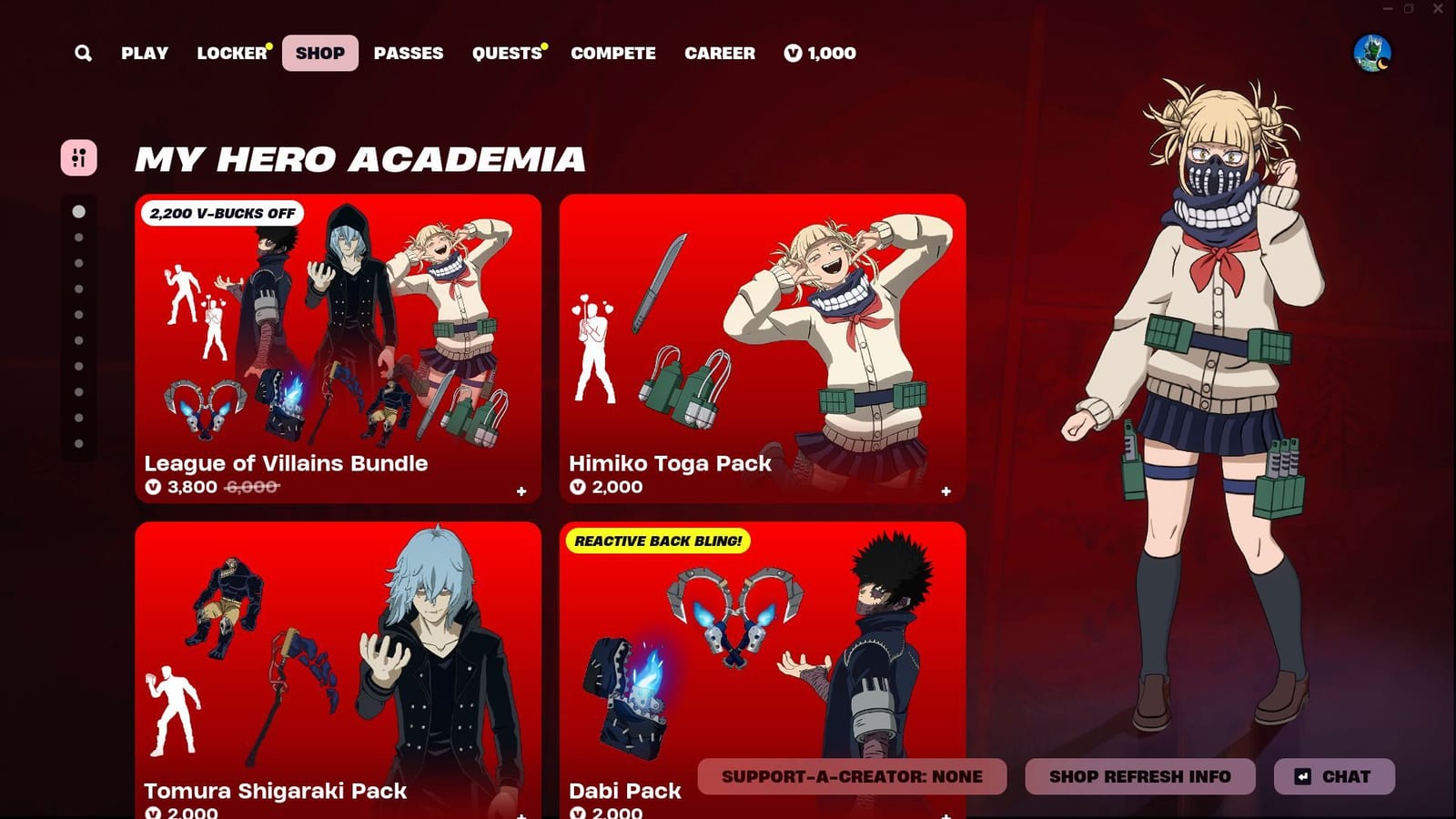Click the pink shop filter icon

[80, 157]
